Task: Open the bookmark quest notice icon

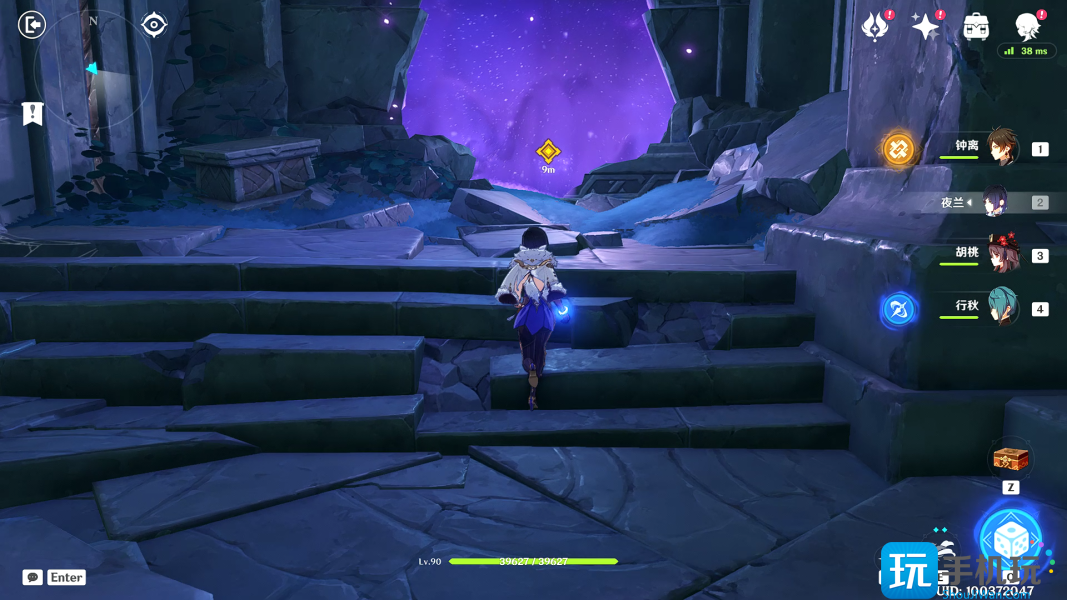Action: pyautogui.click(x=33, y=114)
